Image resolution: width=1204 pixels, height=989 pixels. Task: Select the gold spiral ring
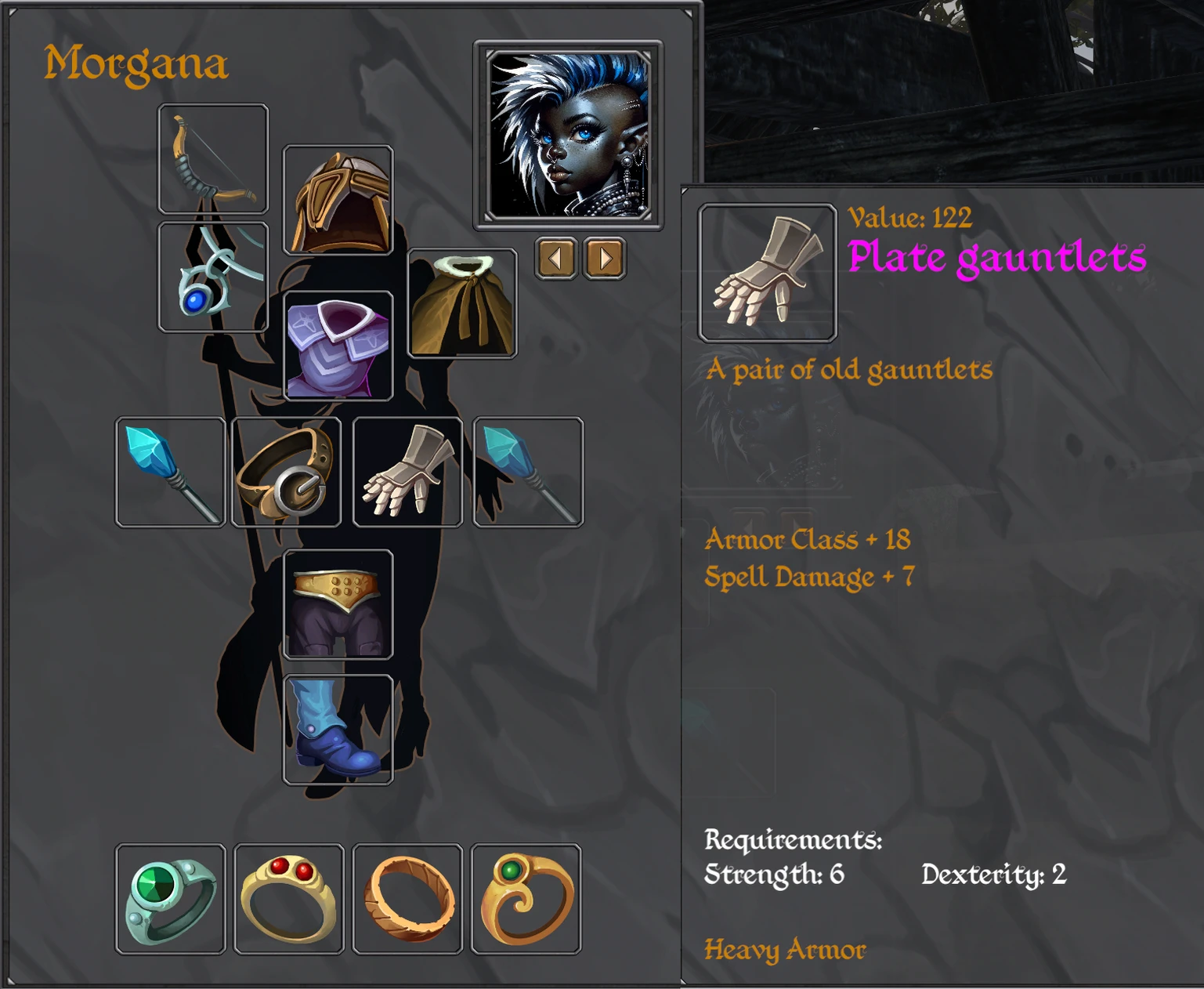pyautogui.click(x=526, y=899)
